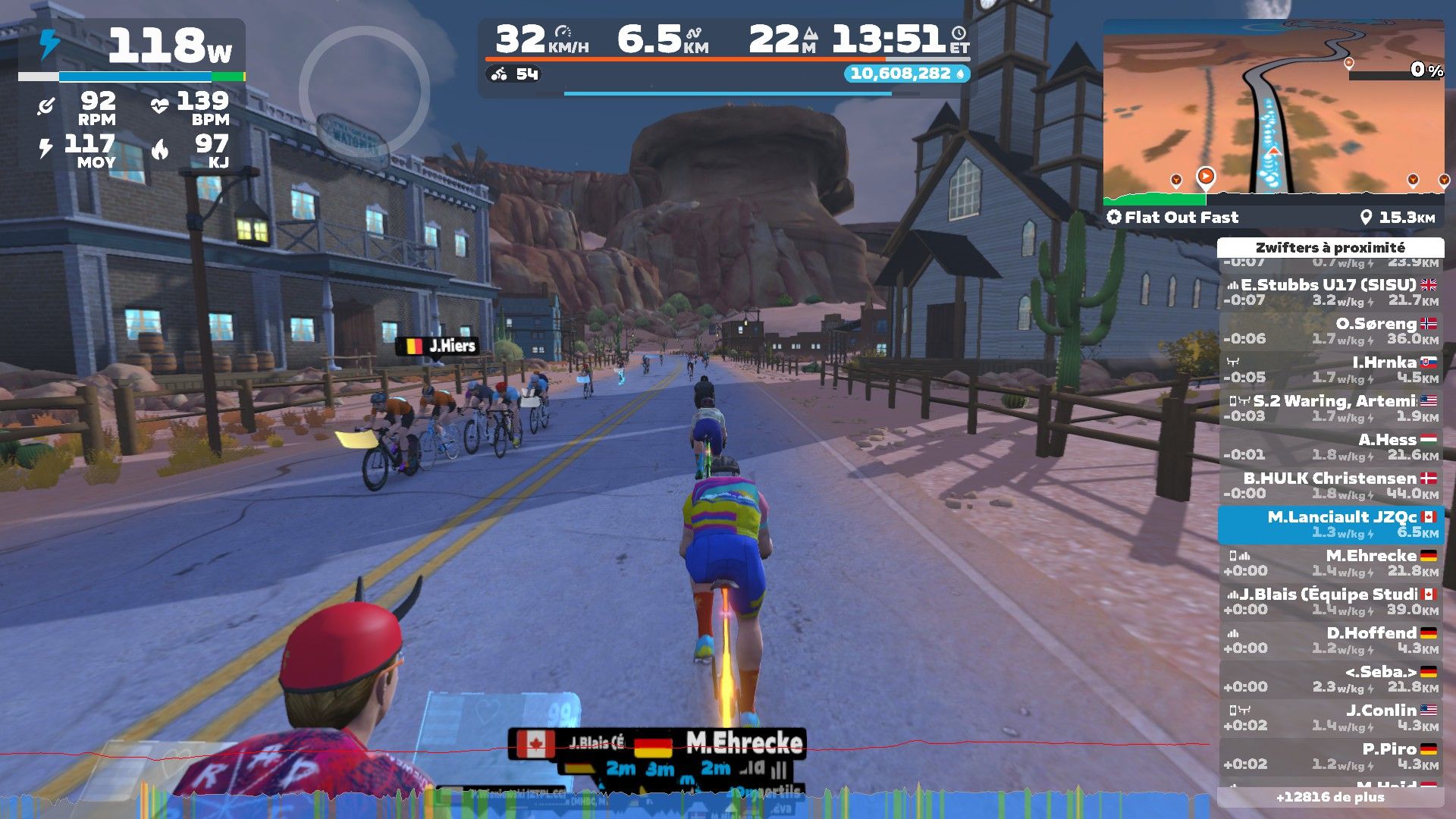Viewport: 1456px width, 819px height.
Task: View M.Ehrecke in the rider list
Action: pos(1331,563)
